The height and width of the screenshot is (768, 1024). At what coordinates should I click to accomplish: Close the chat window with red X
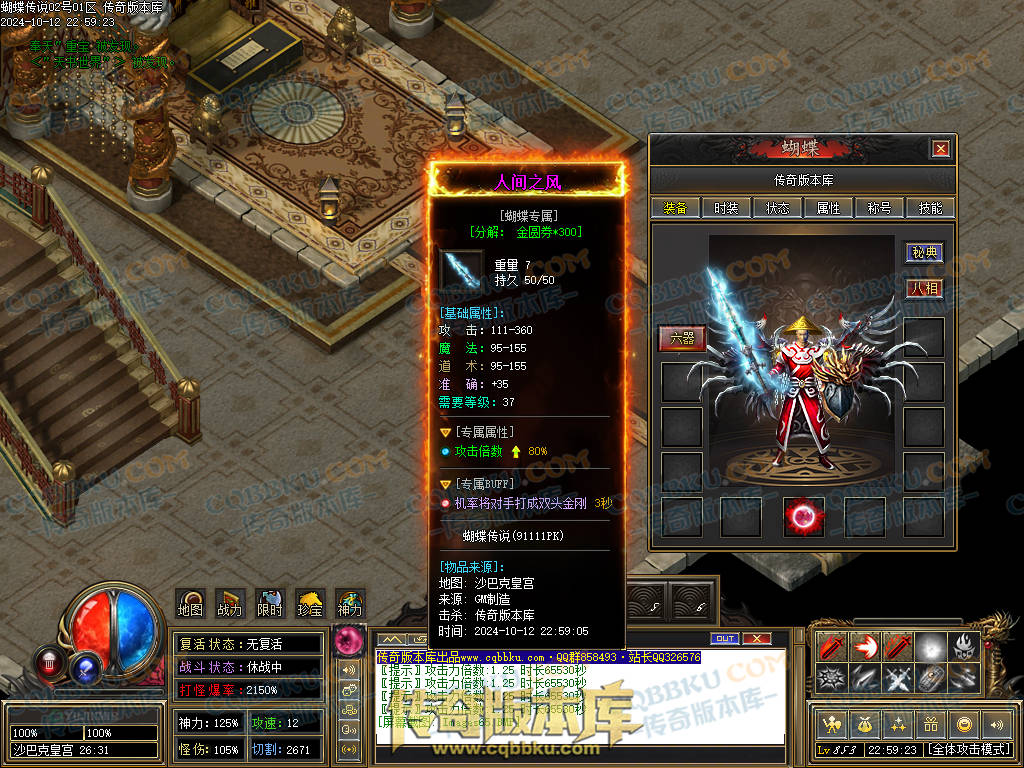(757, 638)
